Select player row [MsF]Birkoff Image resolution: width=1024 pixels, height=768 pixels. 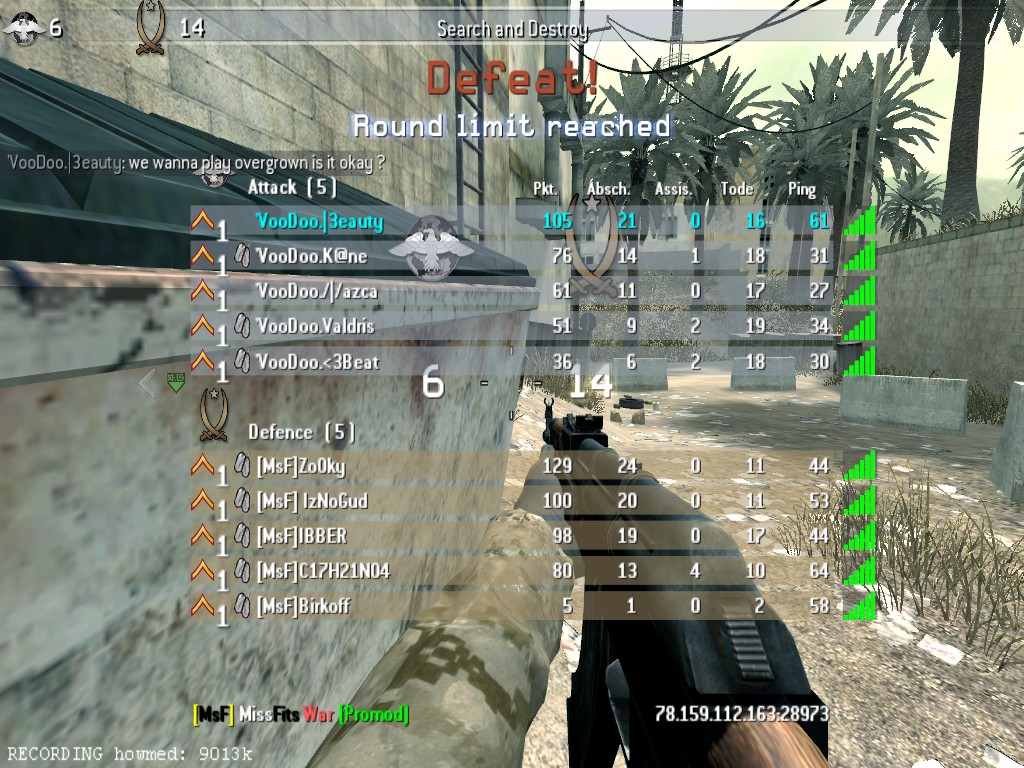pyautogui.click(x=303, y=606)
